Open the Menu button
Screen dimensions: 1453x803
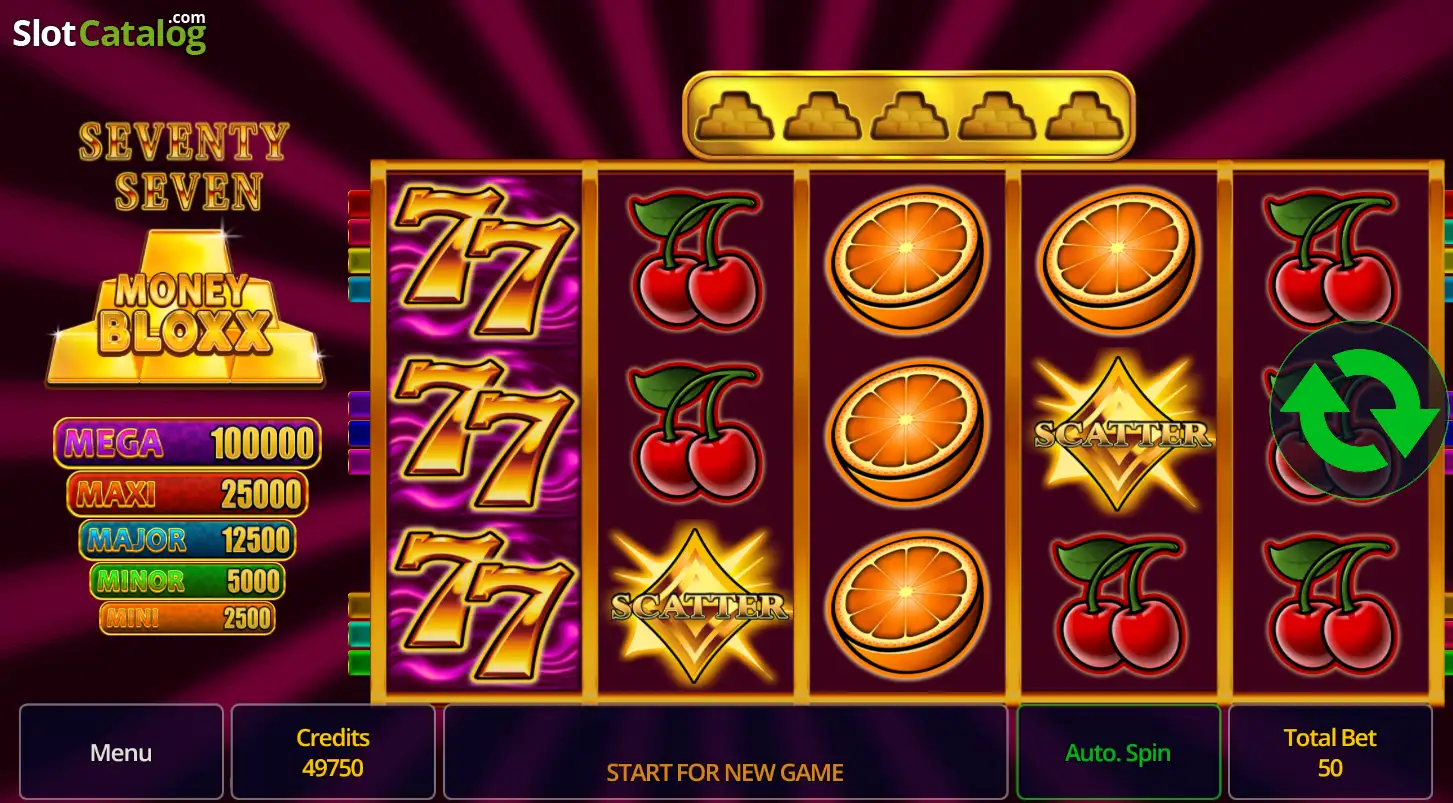pos(121,752)
